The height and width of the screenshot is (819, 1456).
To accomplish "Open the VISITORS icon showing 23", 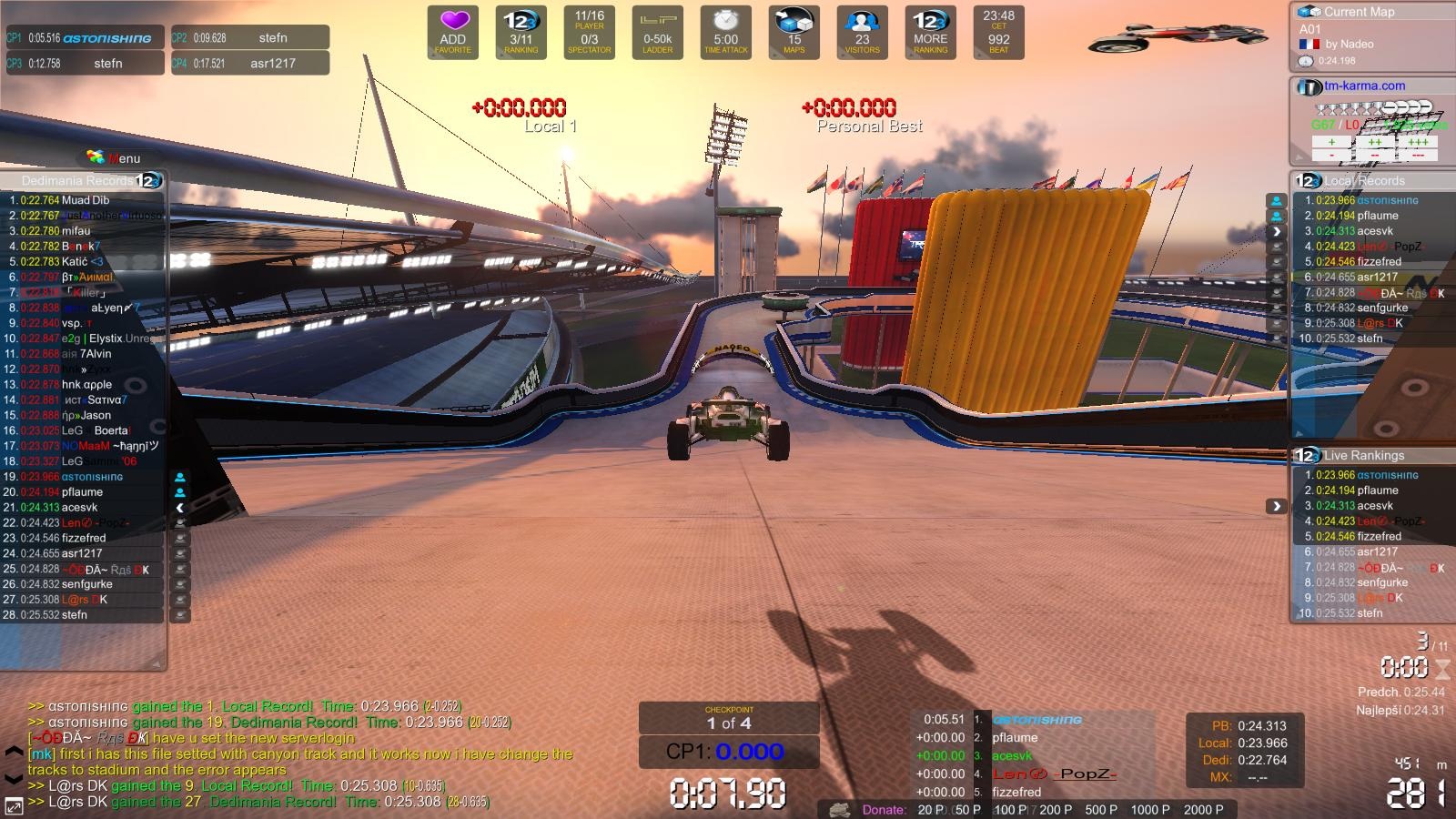I will point(861,27).
